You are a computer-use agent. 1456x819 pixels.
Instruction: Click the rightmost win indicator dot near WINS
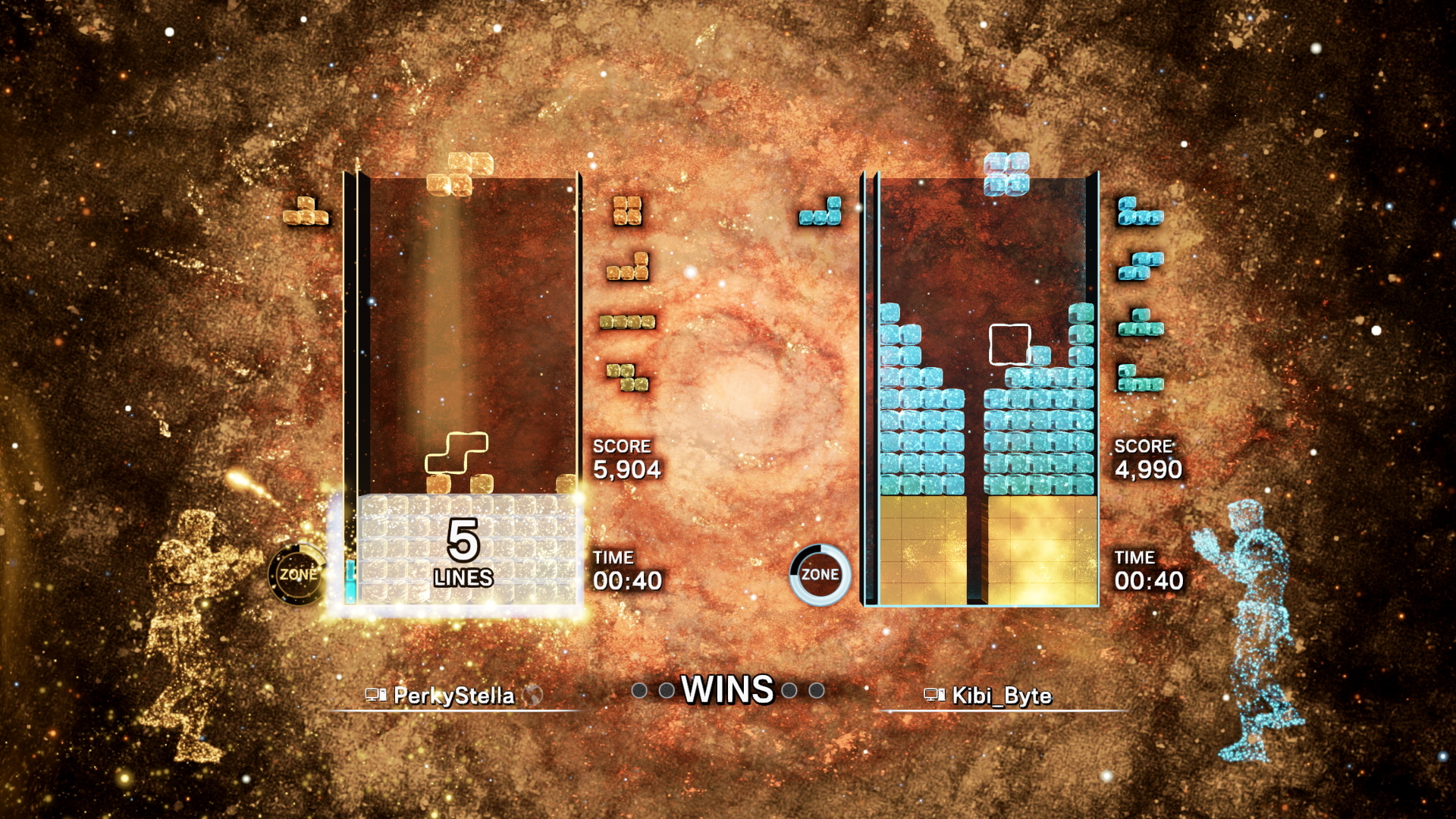click(815, 691)
